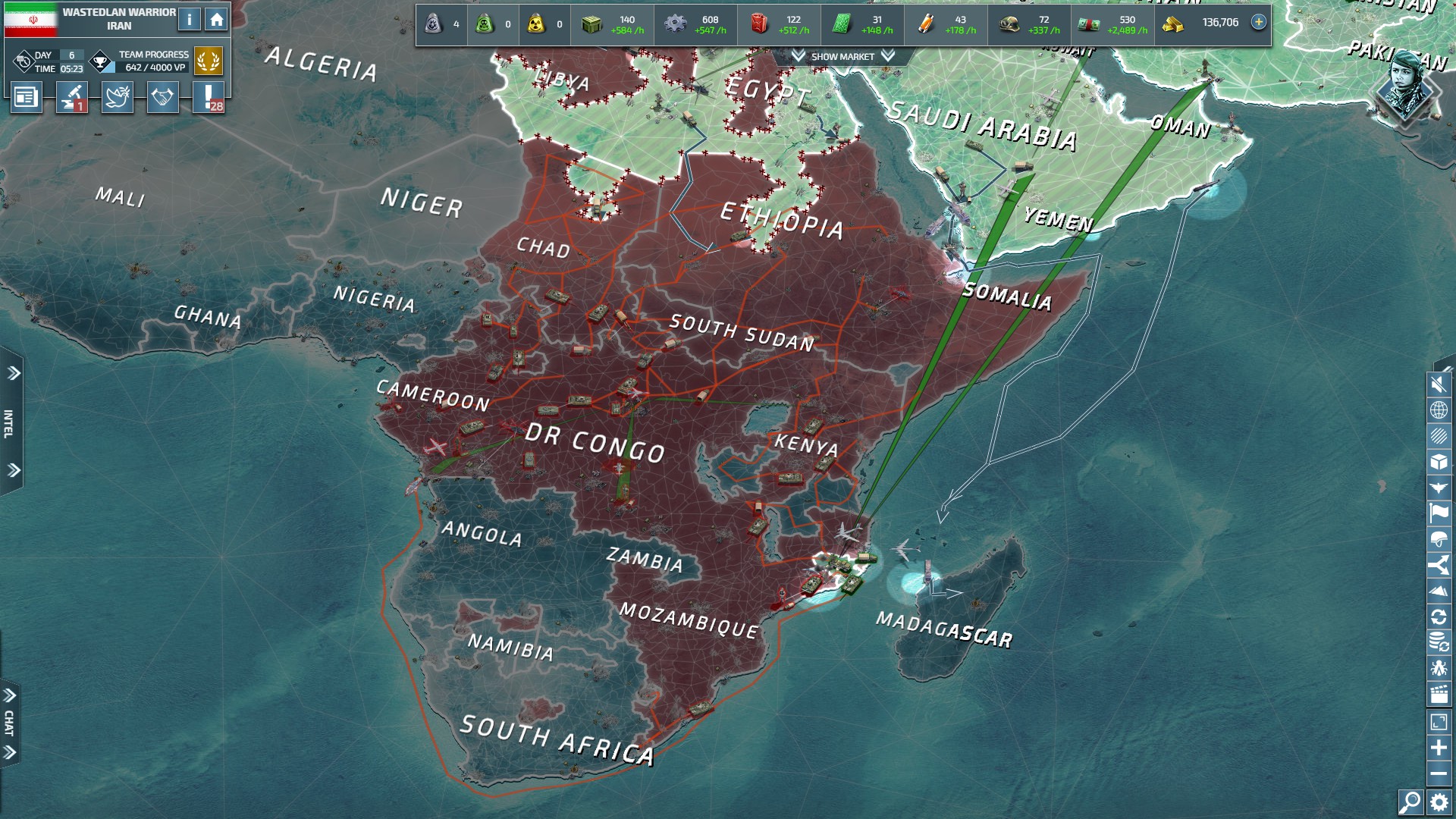
Task: Expand the CHAT panel on the left edge
Action: [x=10, y=723]
